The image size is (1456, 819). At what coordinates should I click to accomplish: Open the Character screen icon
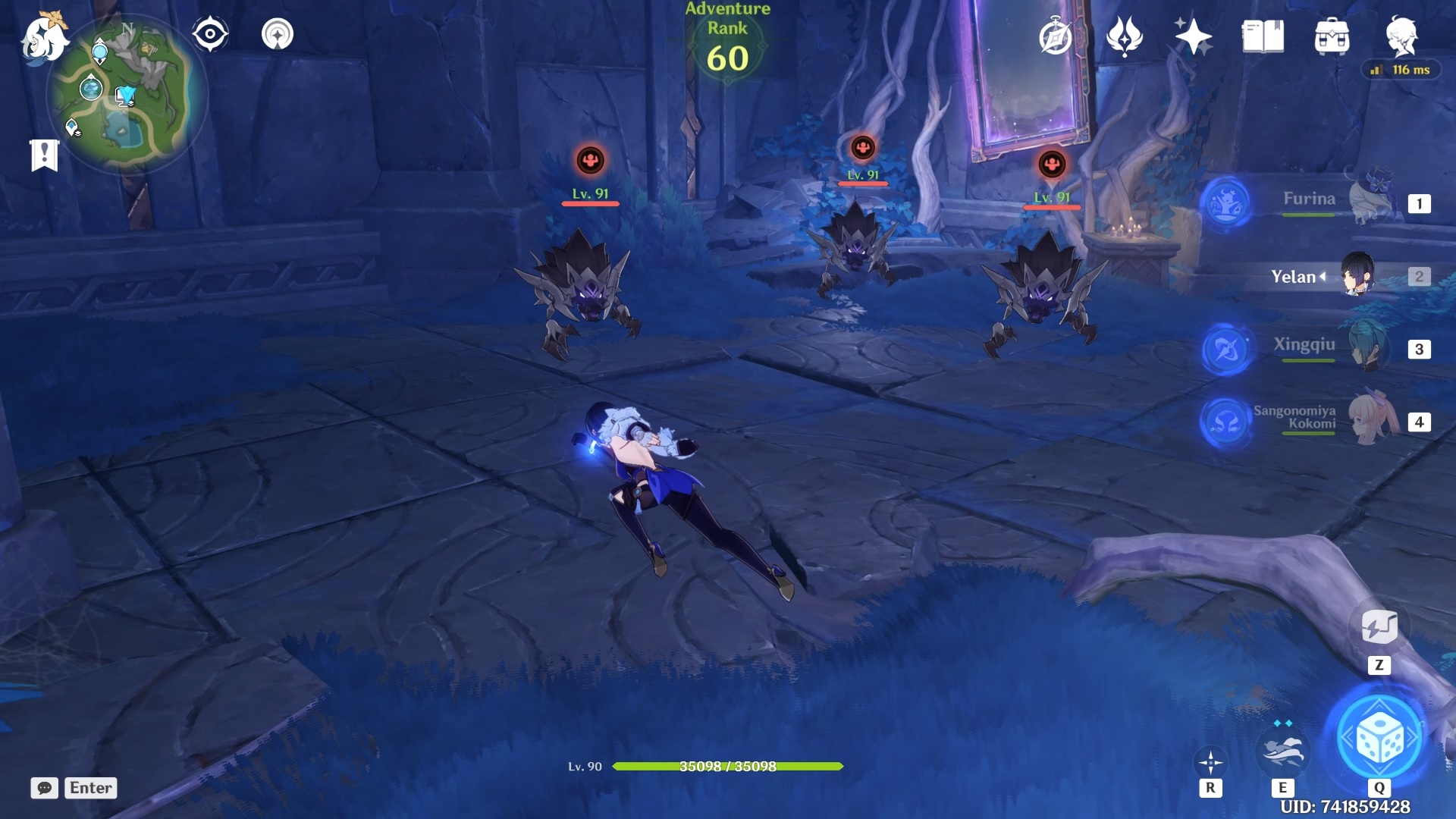click(x=1401, y=36)
